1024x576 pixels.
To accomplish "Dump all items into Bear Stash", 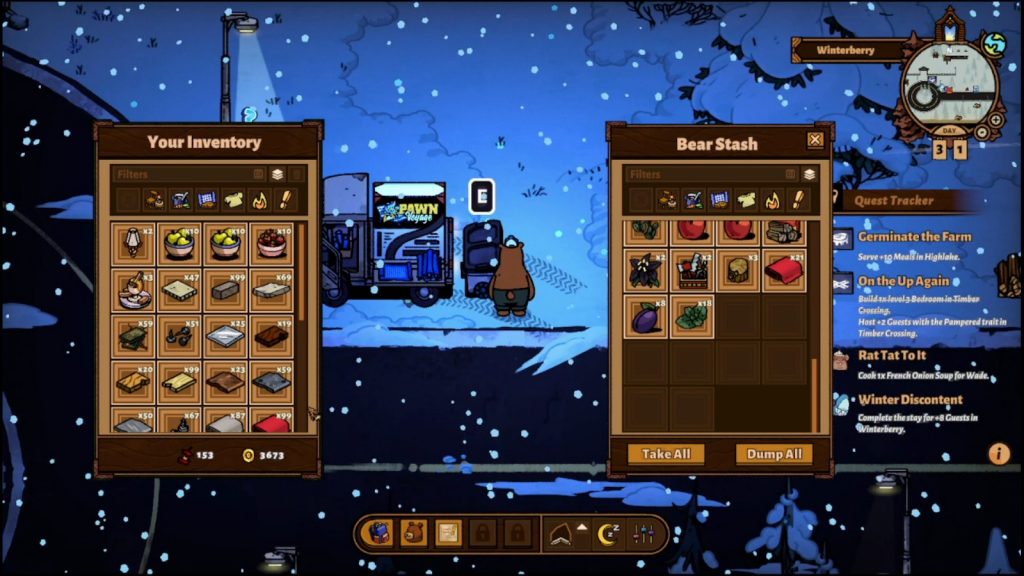I will pyautogui.click(x=774, y=454).
